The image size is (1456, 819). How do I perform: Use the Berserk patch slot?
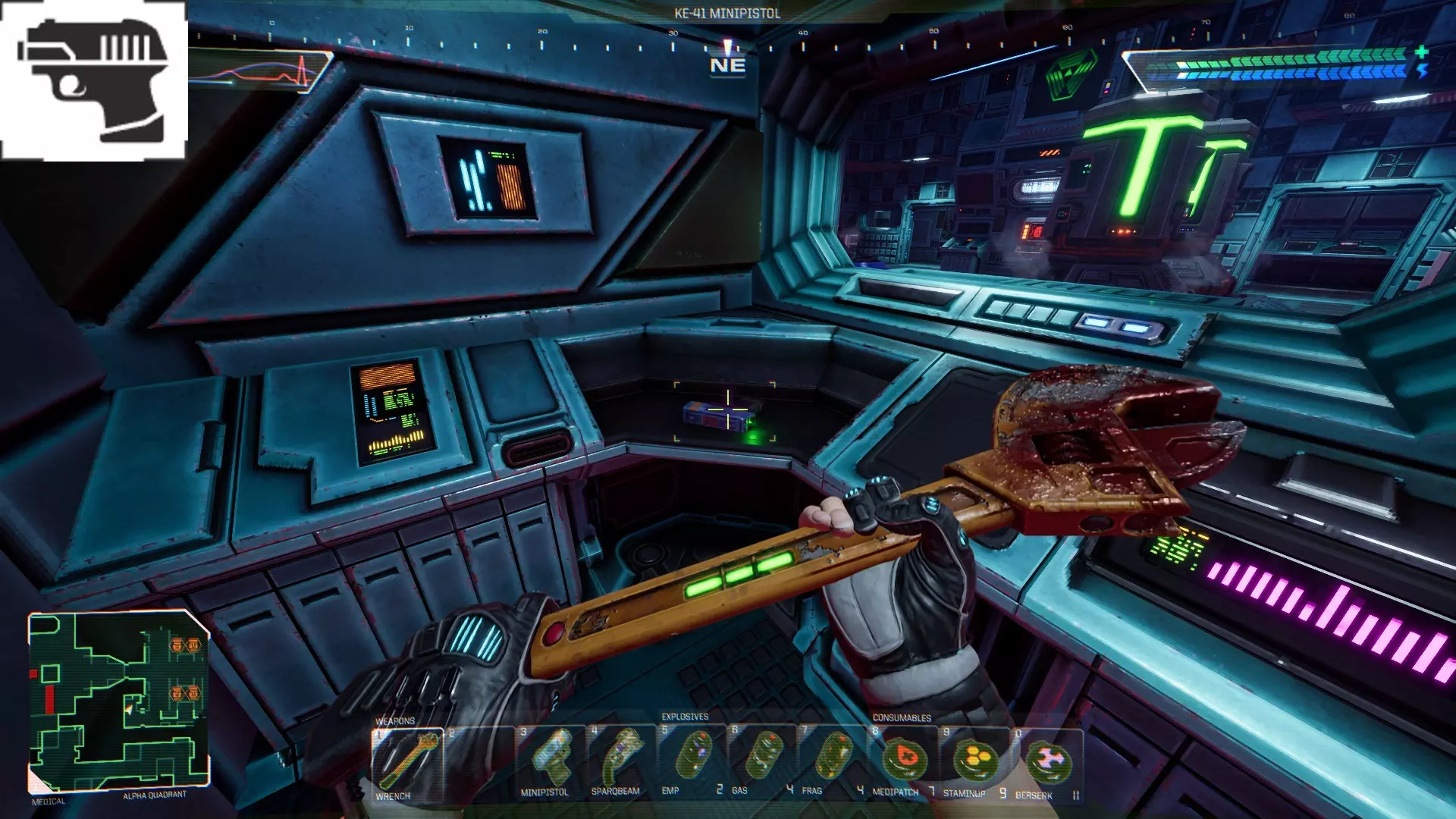[x=1046, y=760]
